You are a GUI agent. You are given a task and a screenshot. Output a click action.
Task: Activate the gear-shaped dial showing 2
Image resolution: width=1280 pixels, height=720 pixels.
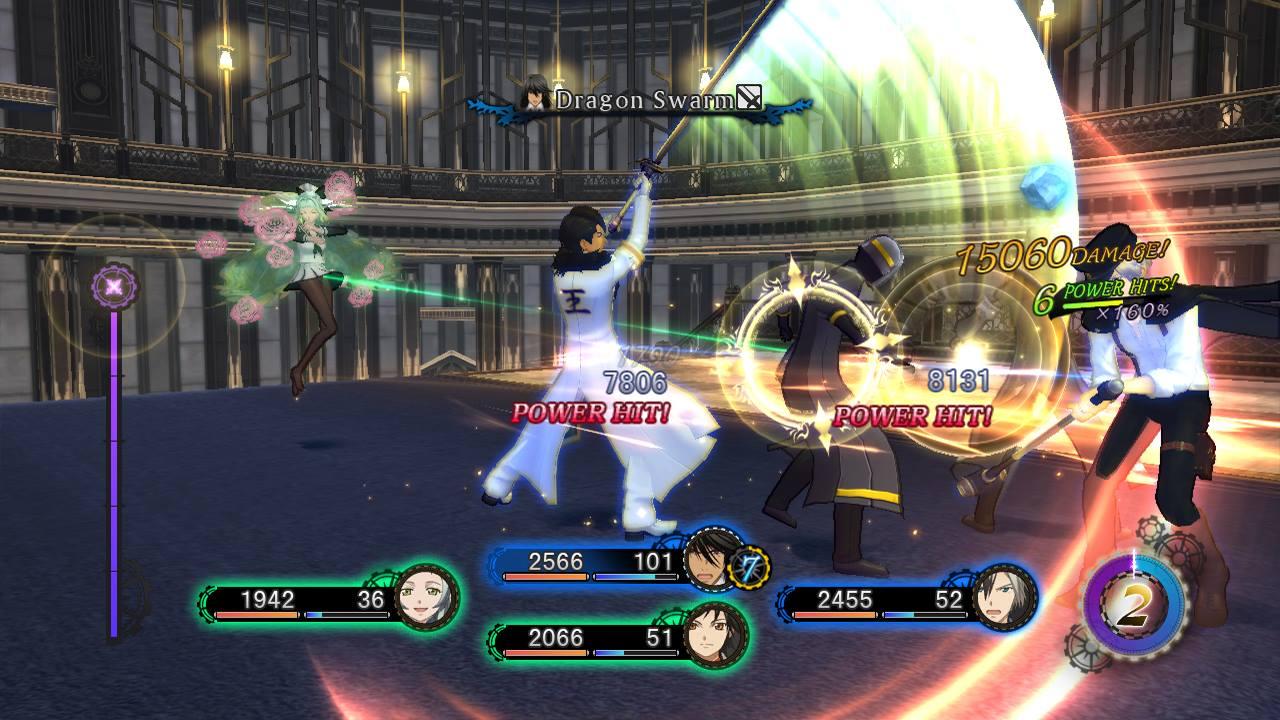tap(1133, 607)
